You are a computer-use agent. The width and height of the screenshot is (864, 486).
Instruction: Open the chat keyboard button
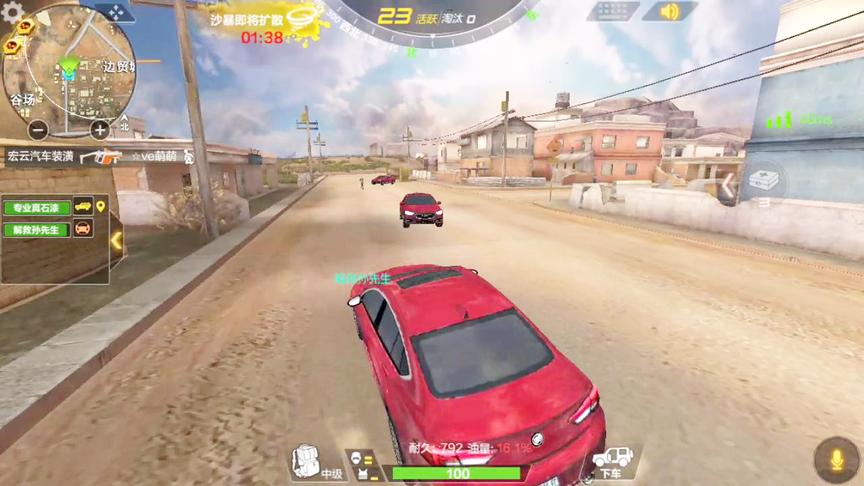(x=612, y=12)
